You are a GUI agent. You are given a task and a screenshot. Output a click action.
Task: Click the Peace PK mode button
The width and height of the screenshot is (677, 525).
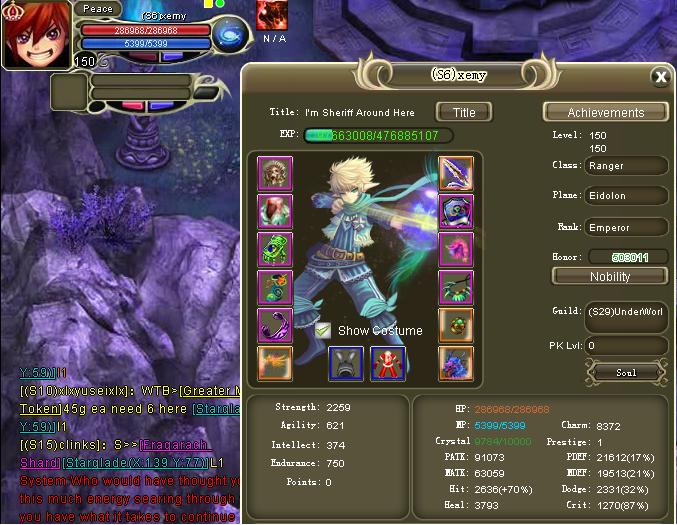pos(98,9)
